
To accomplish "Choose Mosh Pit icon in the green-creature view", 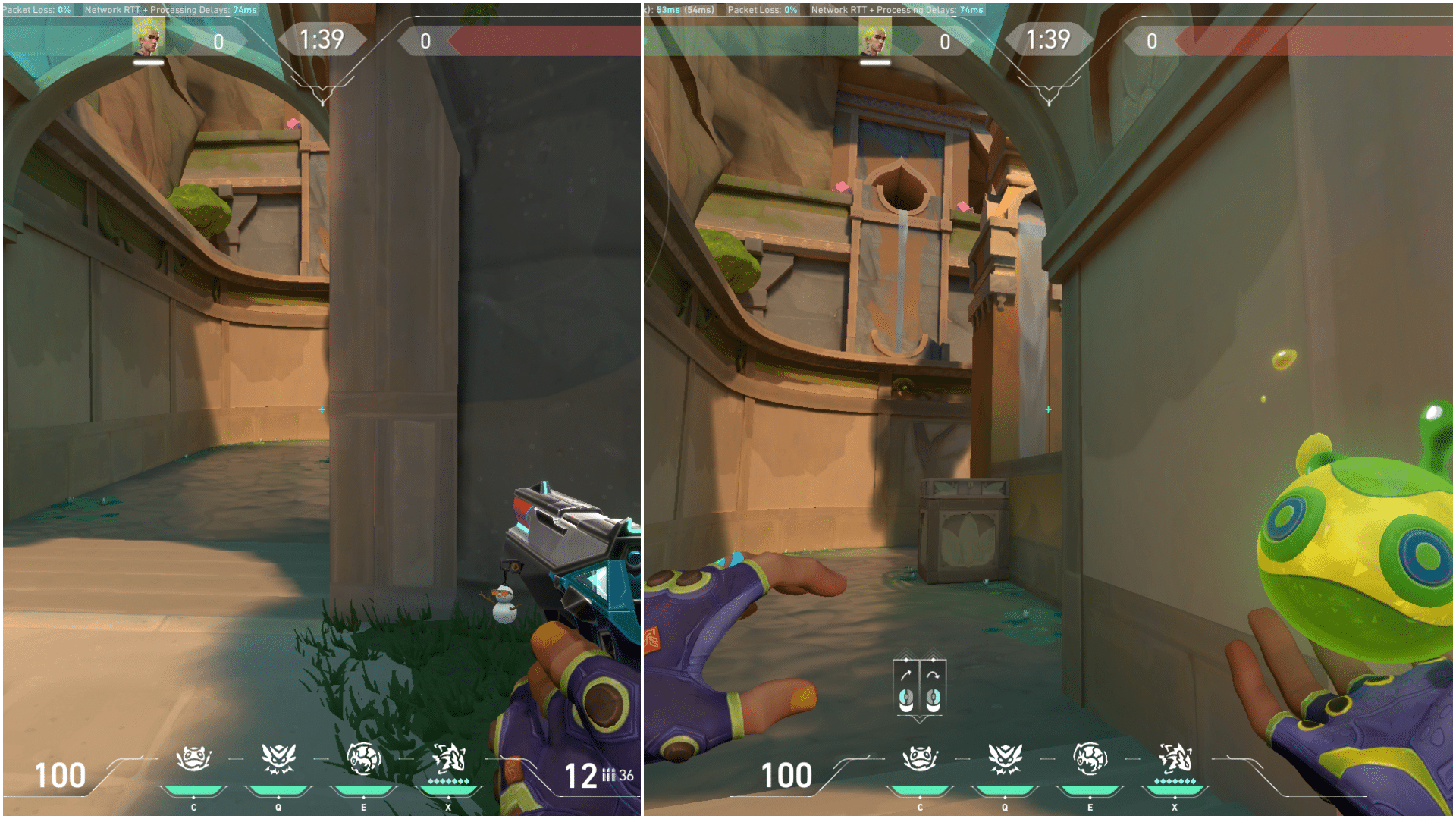I will 920,758.
